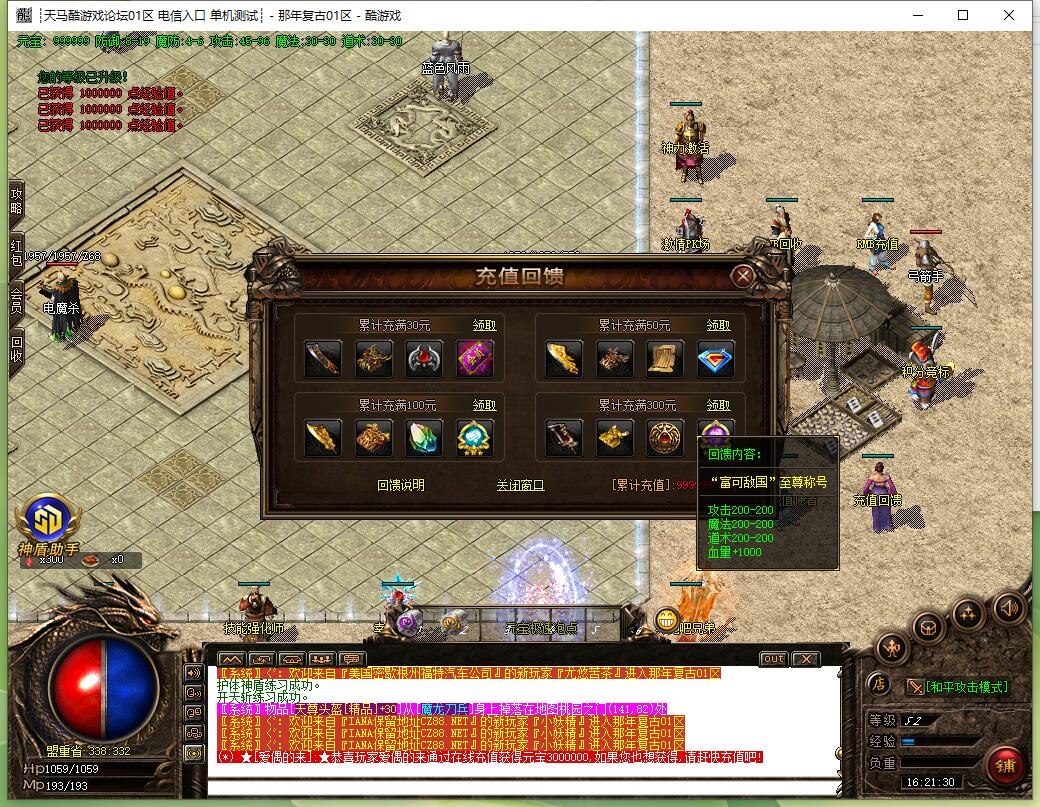This screenshot has height=807, width=1040.
Task: Open the 红包 red packet side tab
Action: click(x=16, y=251)
